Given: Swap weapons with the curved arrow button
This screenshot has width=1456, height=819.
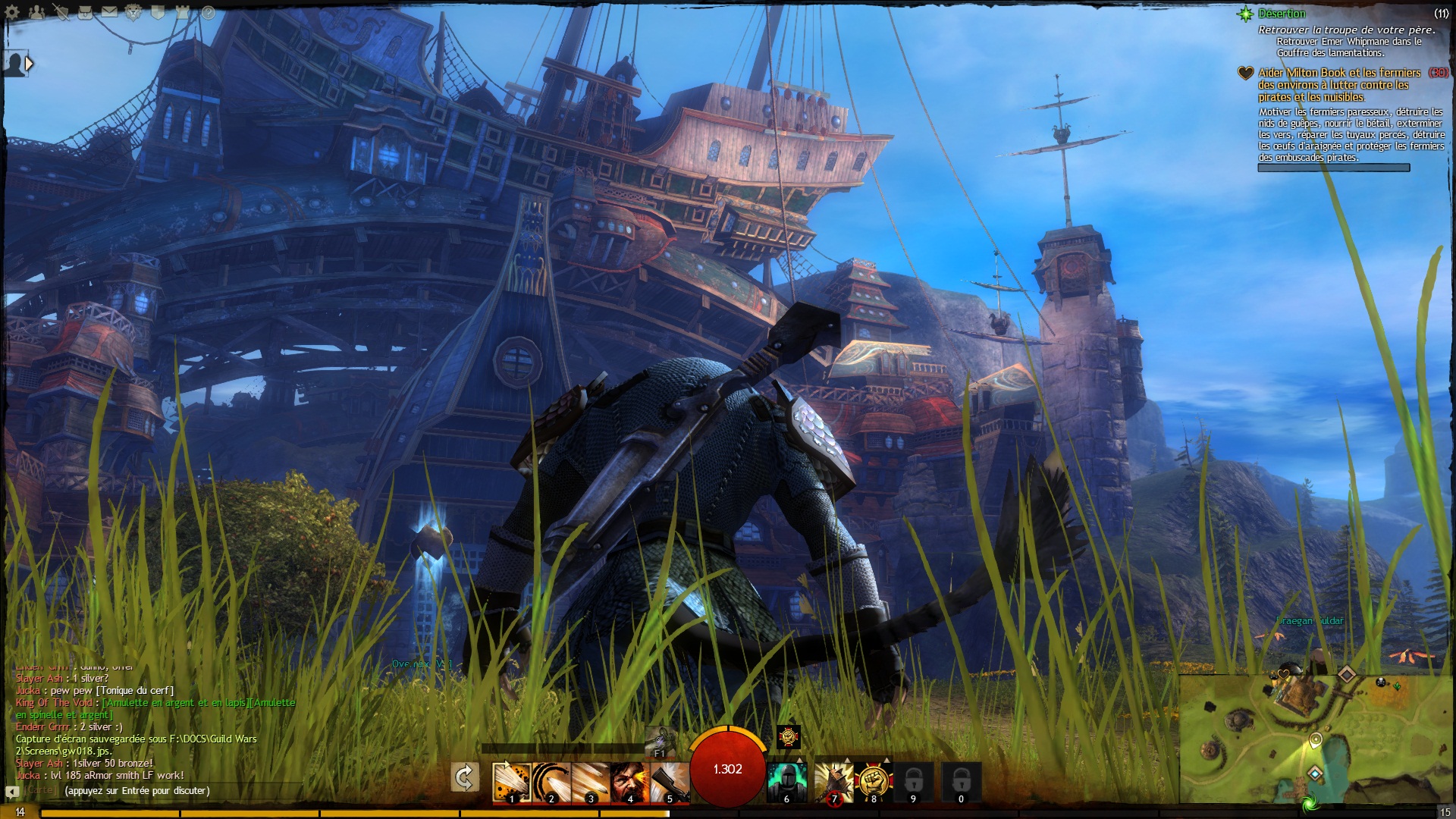Looking at the screenshot, I should (464, 777).
